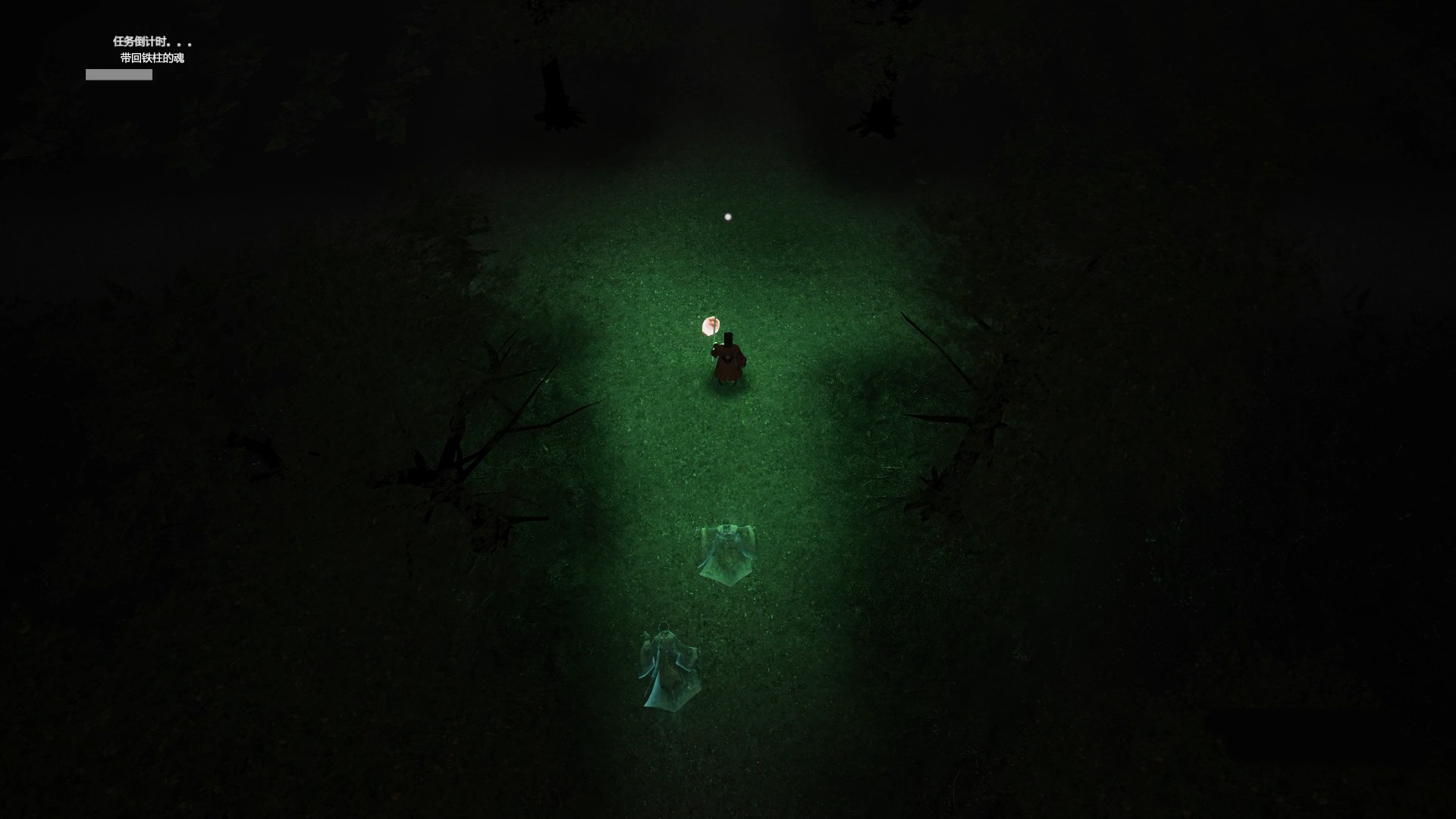
Task: Click the quest title 任务倒计时
Action: coord(150,42)
